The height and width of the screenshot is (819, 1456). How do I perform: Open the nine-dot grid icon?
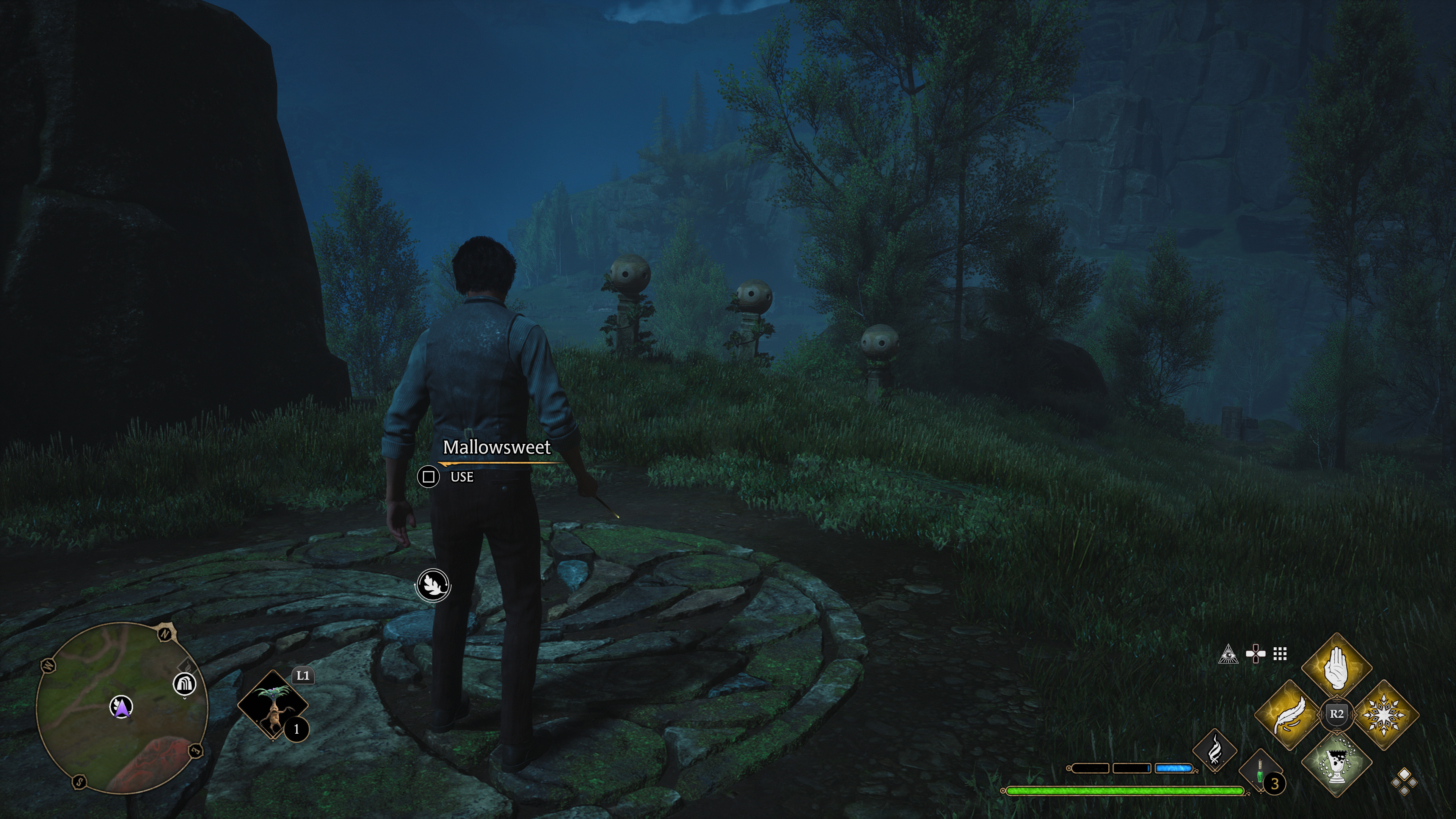1280,654
